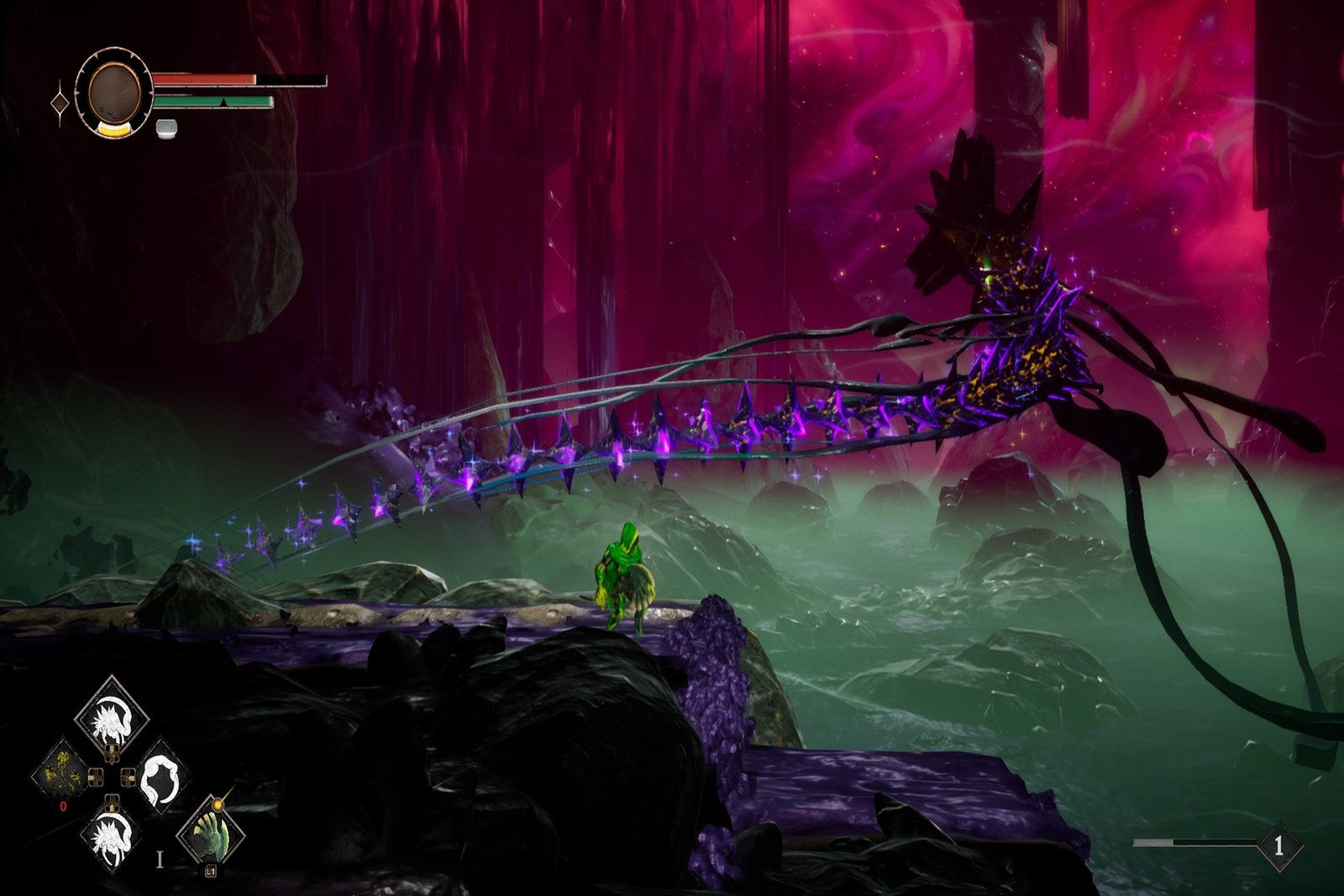1344x896 pixels.
Task: Click the grey status icon below stamina
Action: pos(166,128)
